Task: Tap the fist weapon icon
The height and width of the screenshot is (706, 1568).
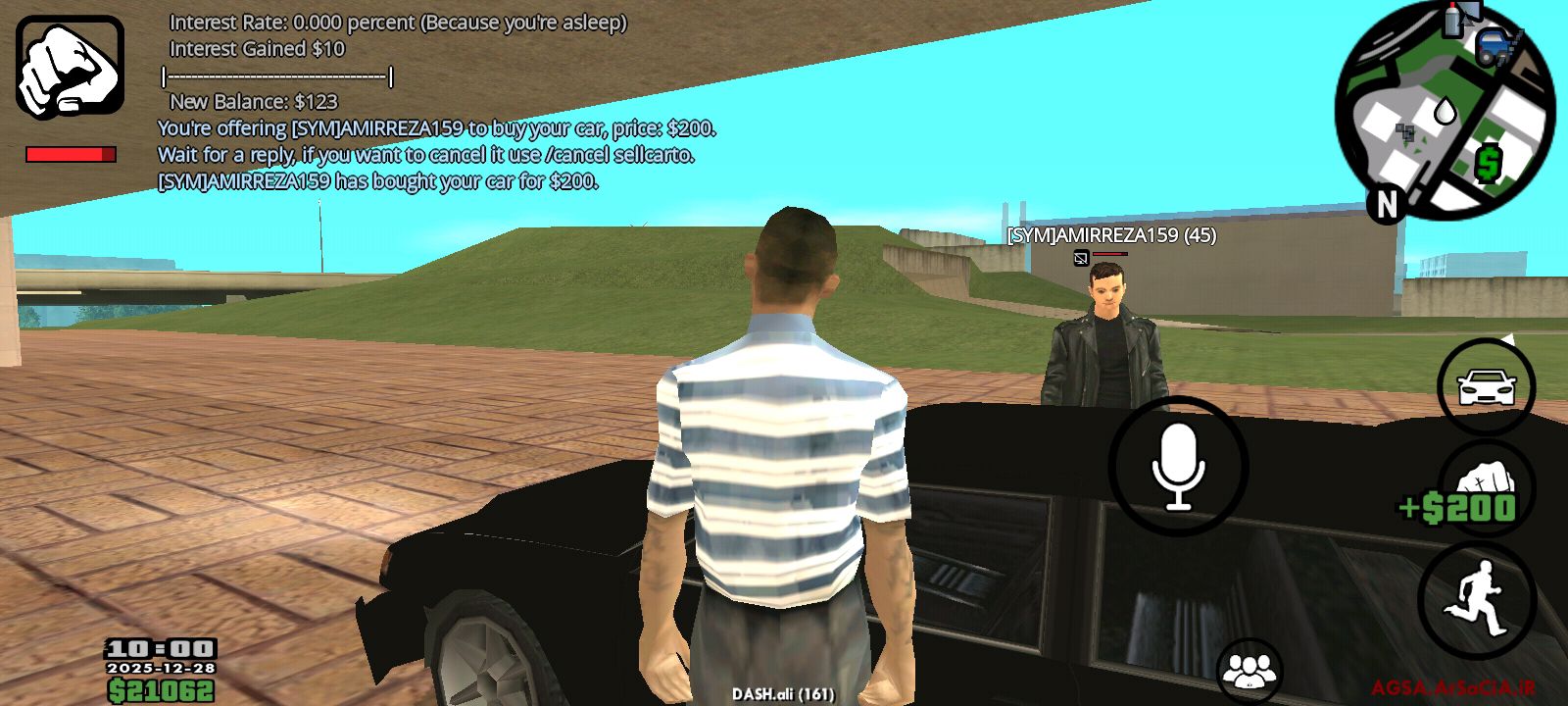Action: (70, 67)
